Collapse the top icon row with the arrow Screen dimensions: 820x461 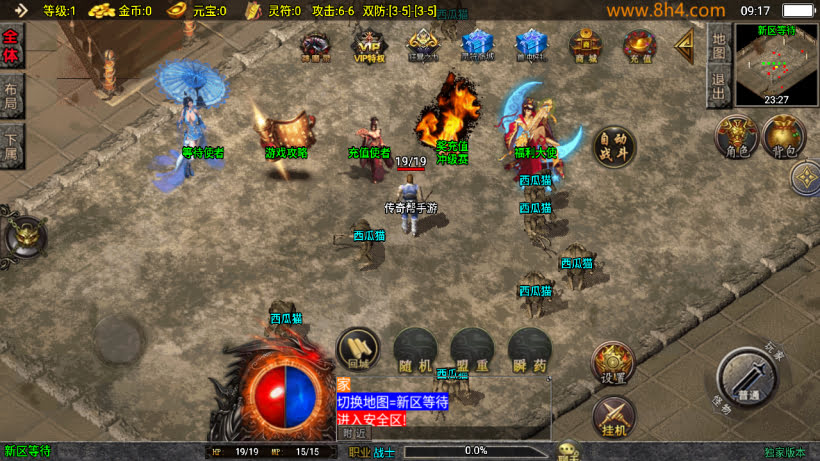[x=686, y=45]
